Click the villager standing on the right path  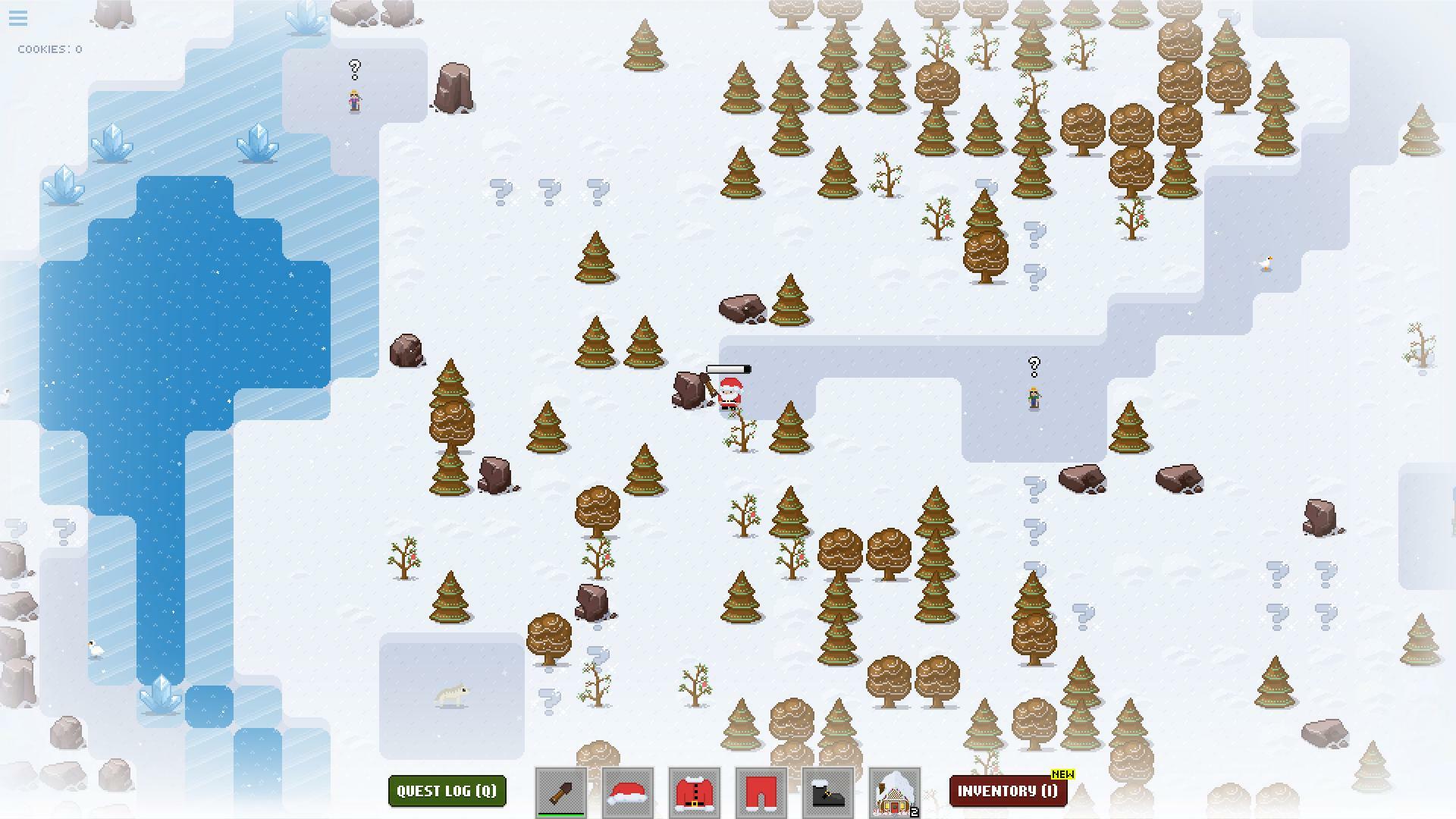click(x=1034, y=396)
